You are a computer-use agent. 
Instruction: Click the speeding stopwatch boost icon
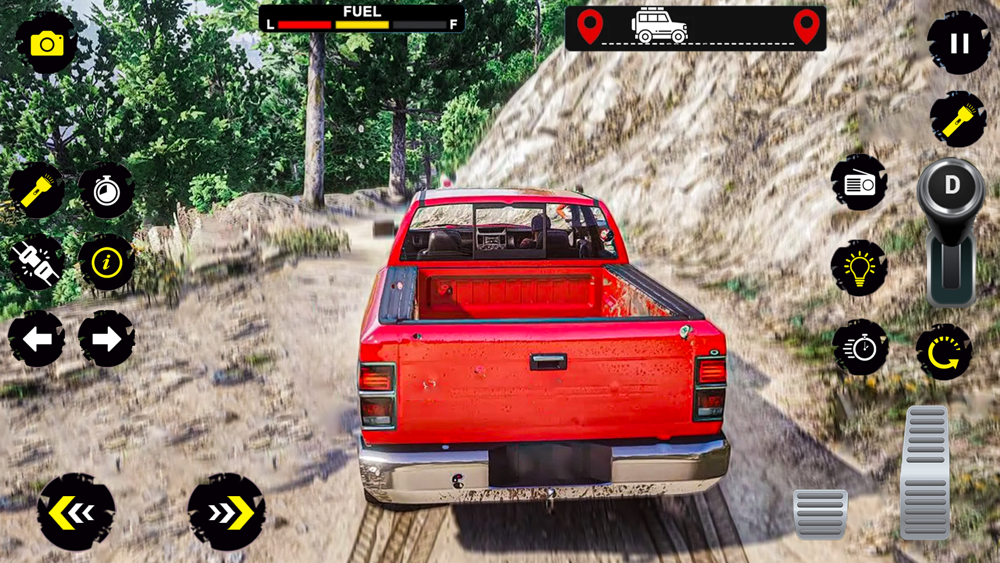click(859, 348)
